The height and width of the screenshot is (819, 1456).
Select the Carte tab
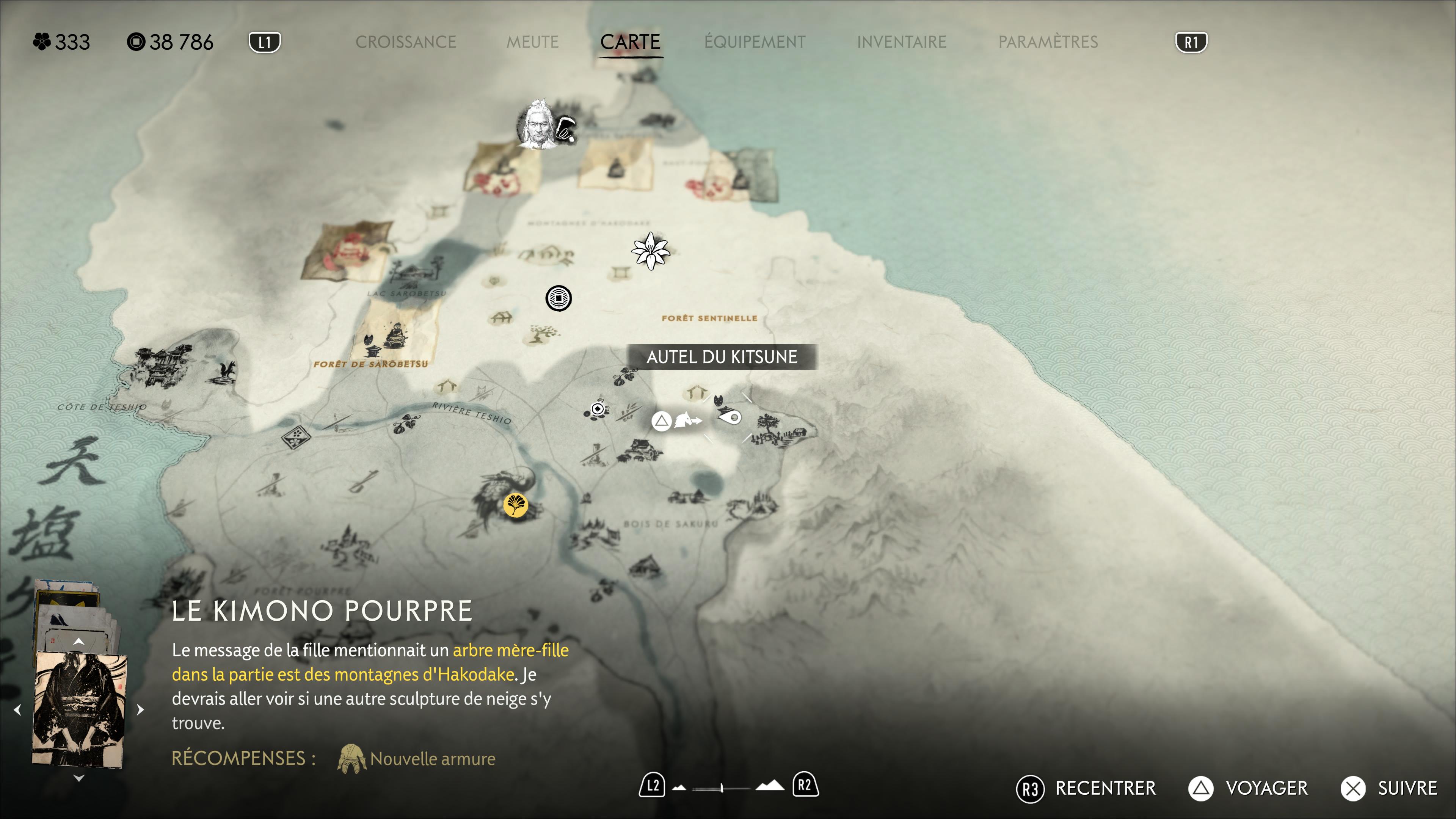pos(630,42)
